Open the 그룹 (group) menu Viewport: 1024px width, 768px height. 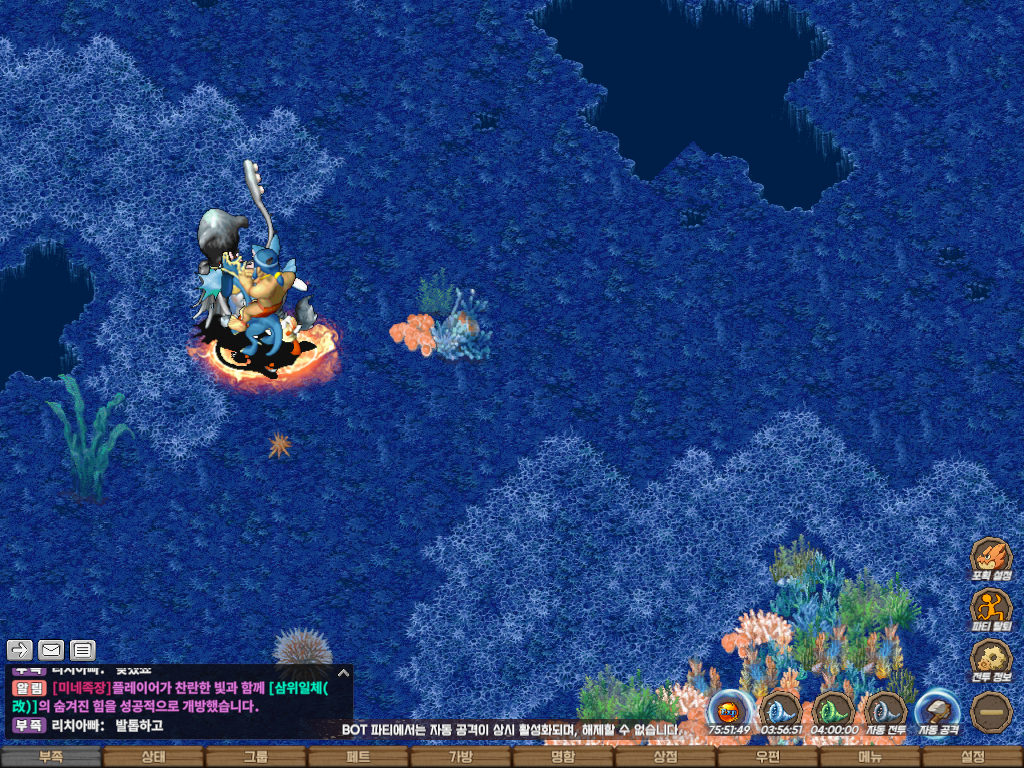pos(256,757)
